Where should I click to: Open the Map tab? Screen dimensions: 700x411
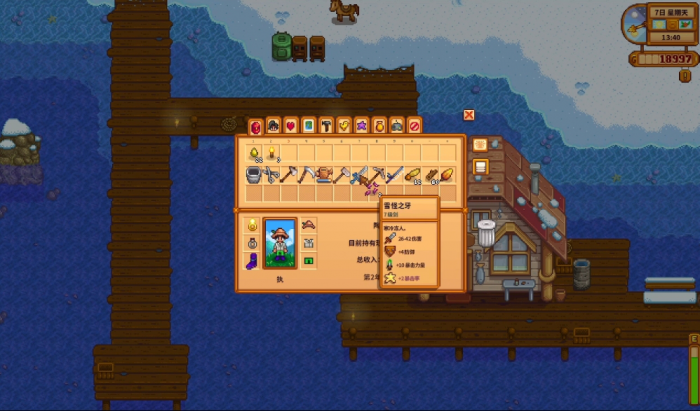[x=308, y=126]
